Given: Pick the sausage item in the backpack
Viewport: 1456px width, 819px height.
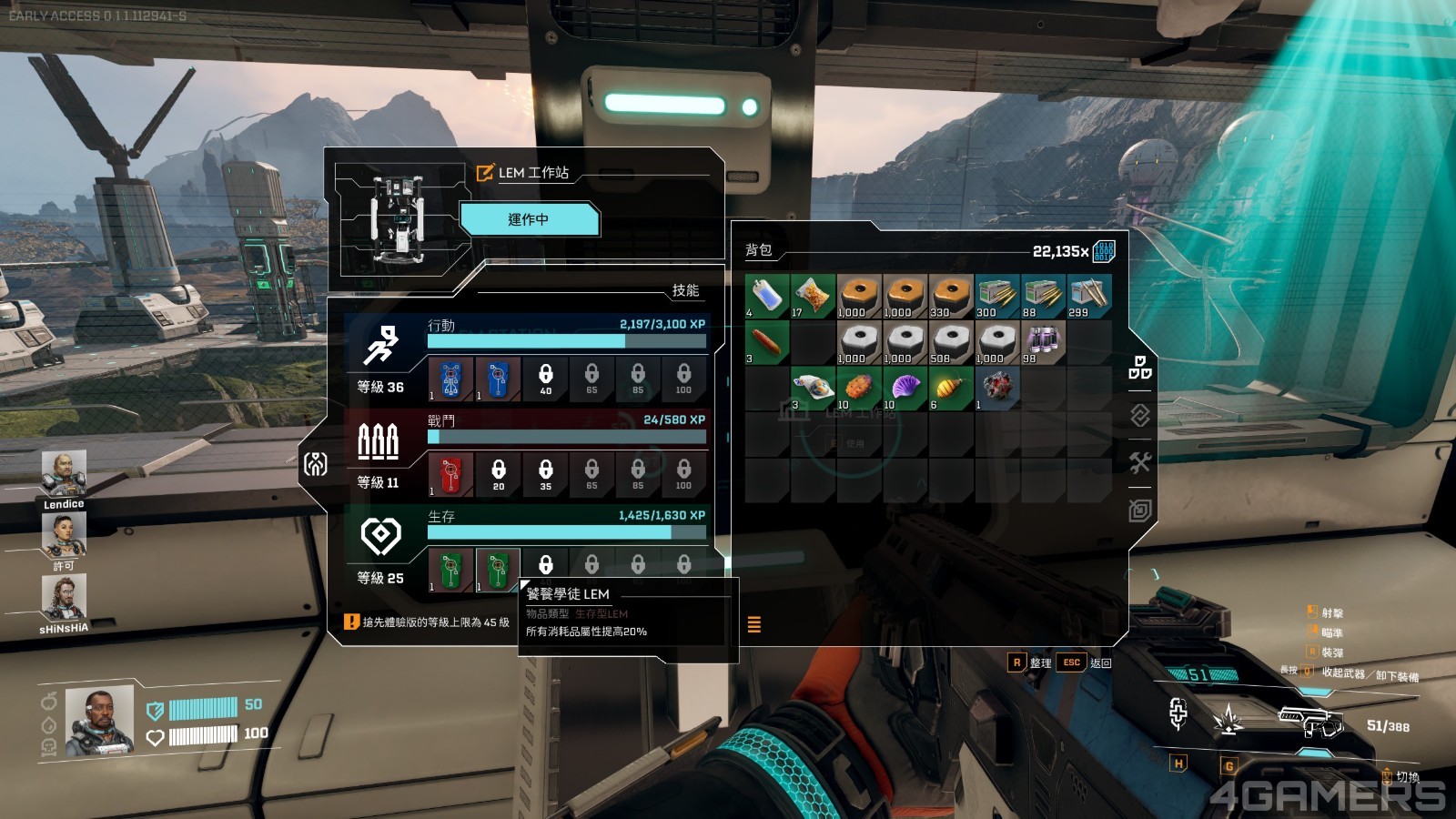Looking at the screenshot, I should pos(766,342).
